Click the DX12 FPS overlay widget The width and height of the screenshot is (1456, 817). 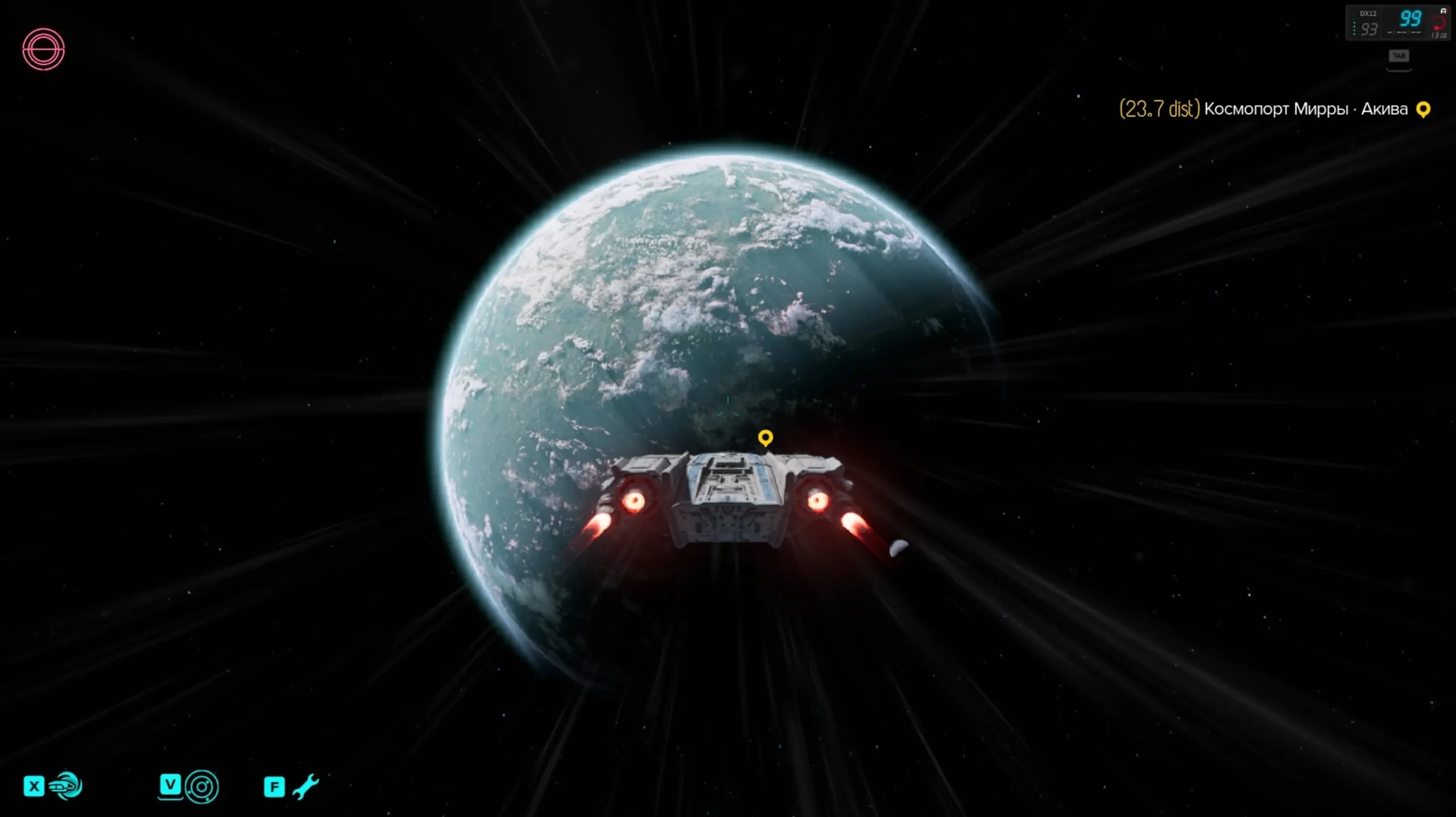pos(1397,23)
